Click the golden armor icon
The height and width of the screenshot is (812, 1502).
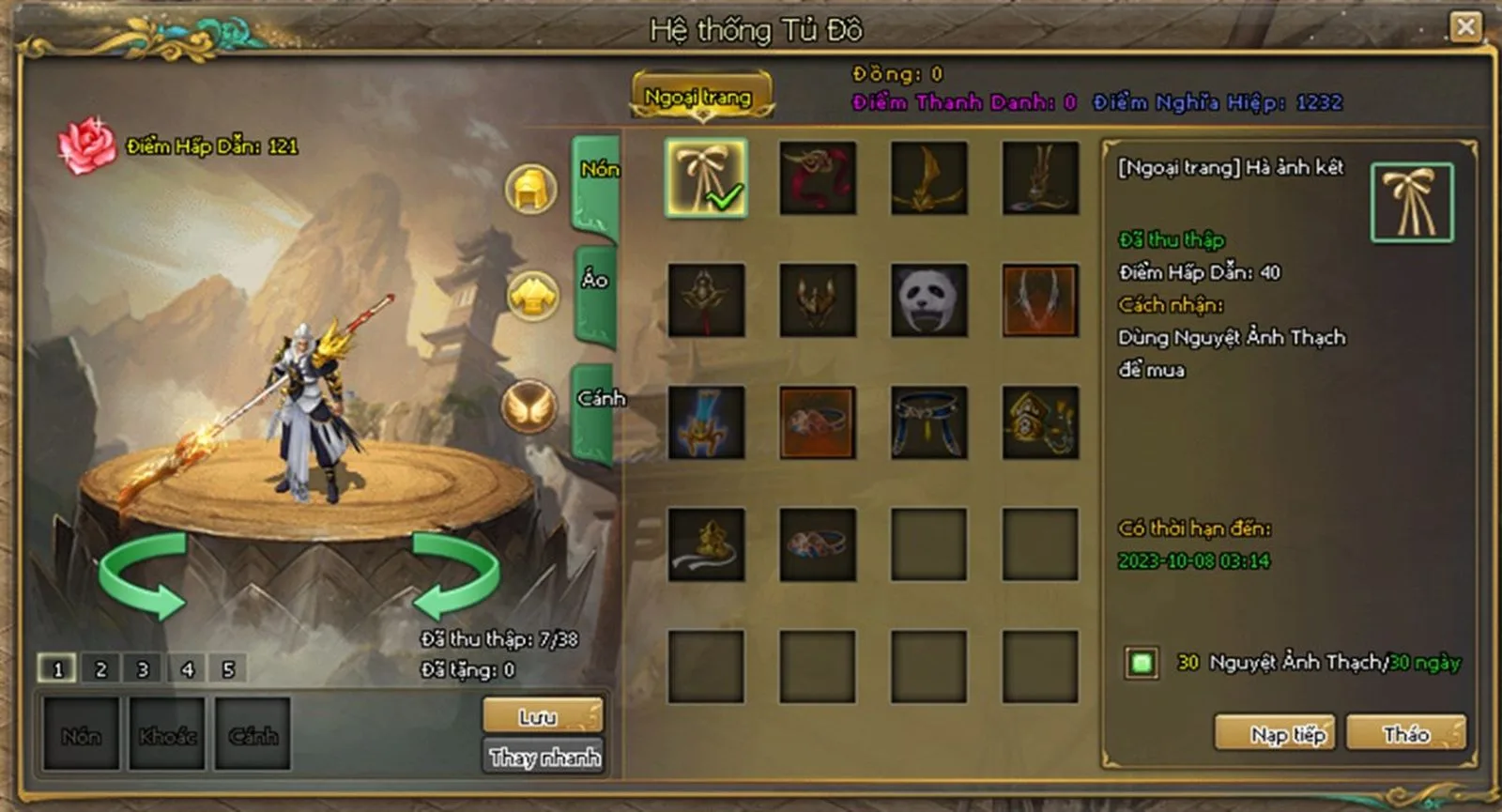pyautogui.click(x=532, y=297)
